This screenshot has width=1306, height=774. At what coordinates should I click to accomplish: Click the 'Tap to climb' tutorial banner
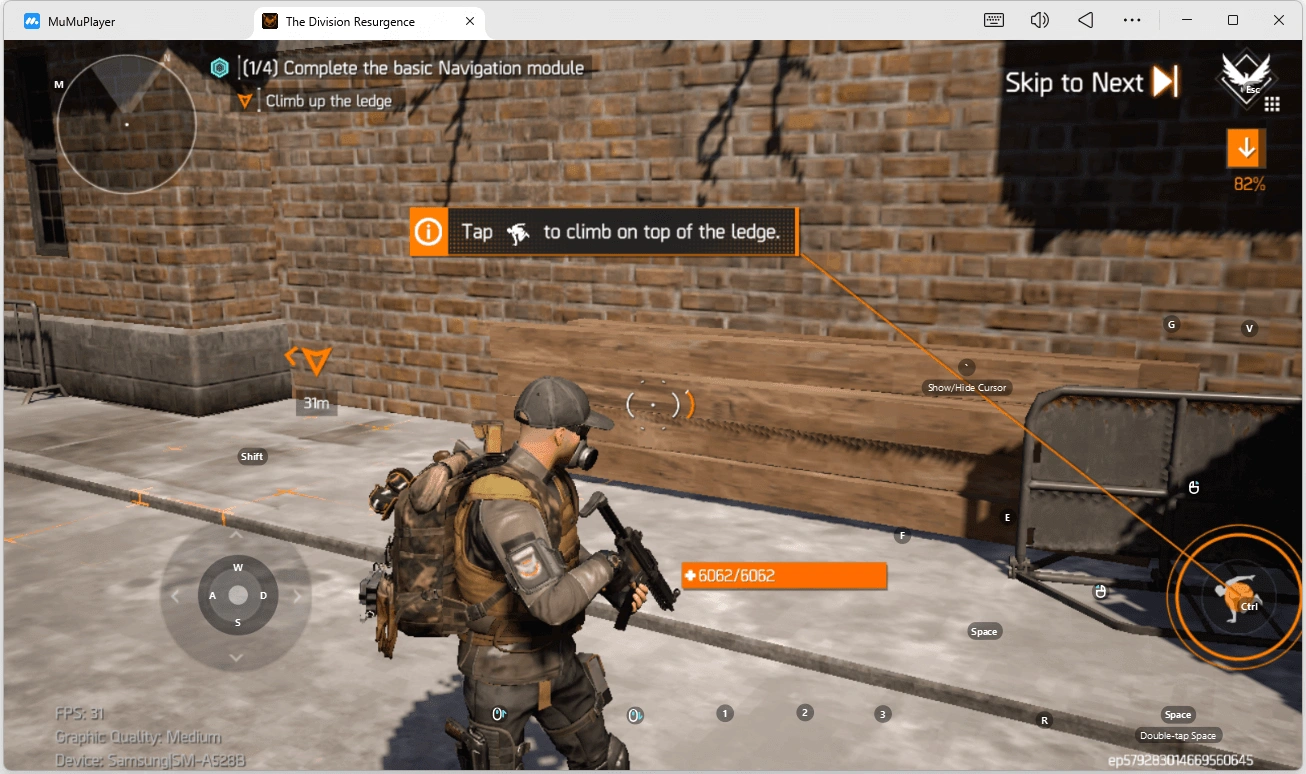pos(604,231)
